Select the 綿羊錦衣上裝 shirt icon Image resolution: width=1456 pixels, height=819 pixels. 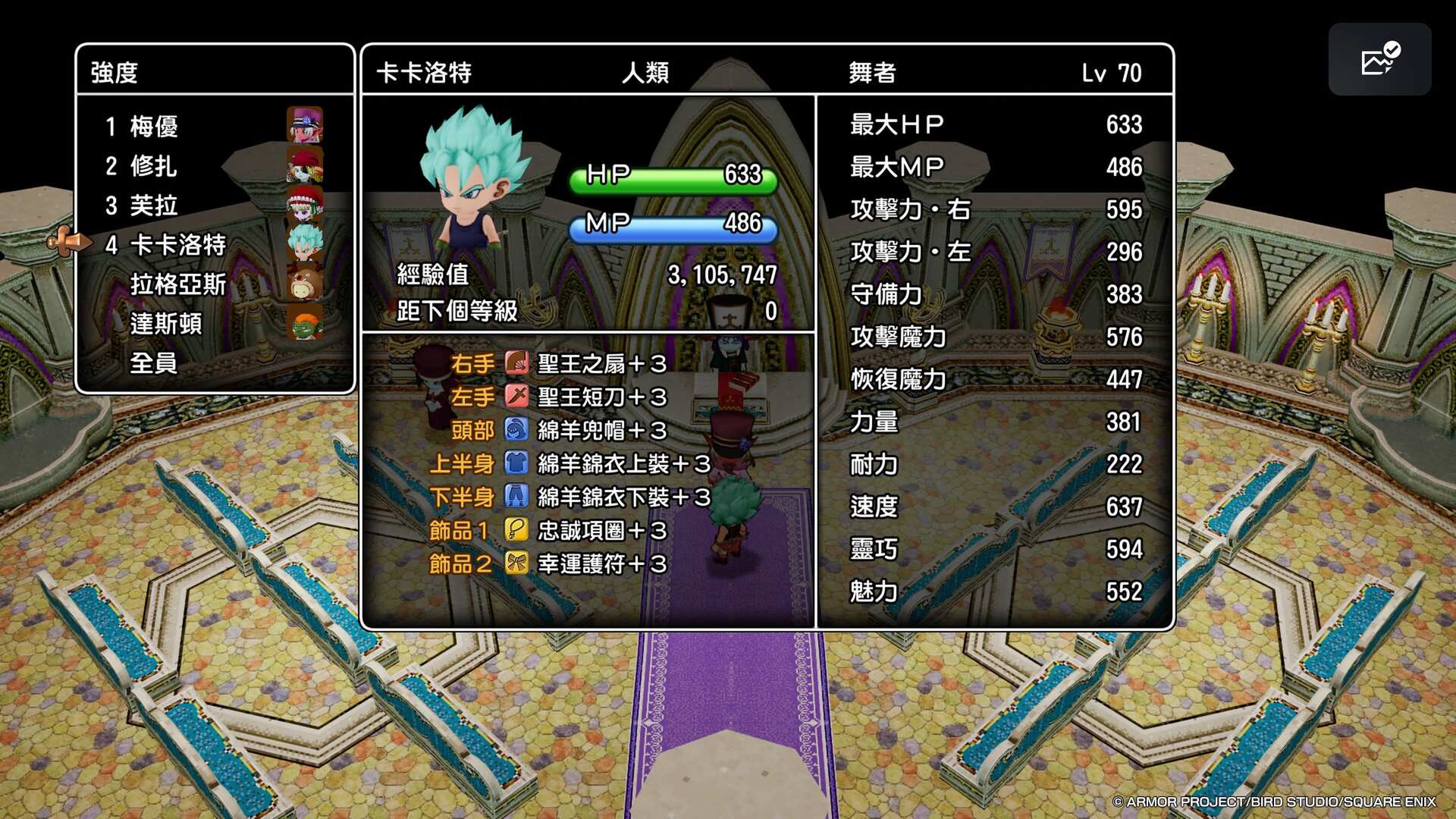point(516,465)
